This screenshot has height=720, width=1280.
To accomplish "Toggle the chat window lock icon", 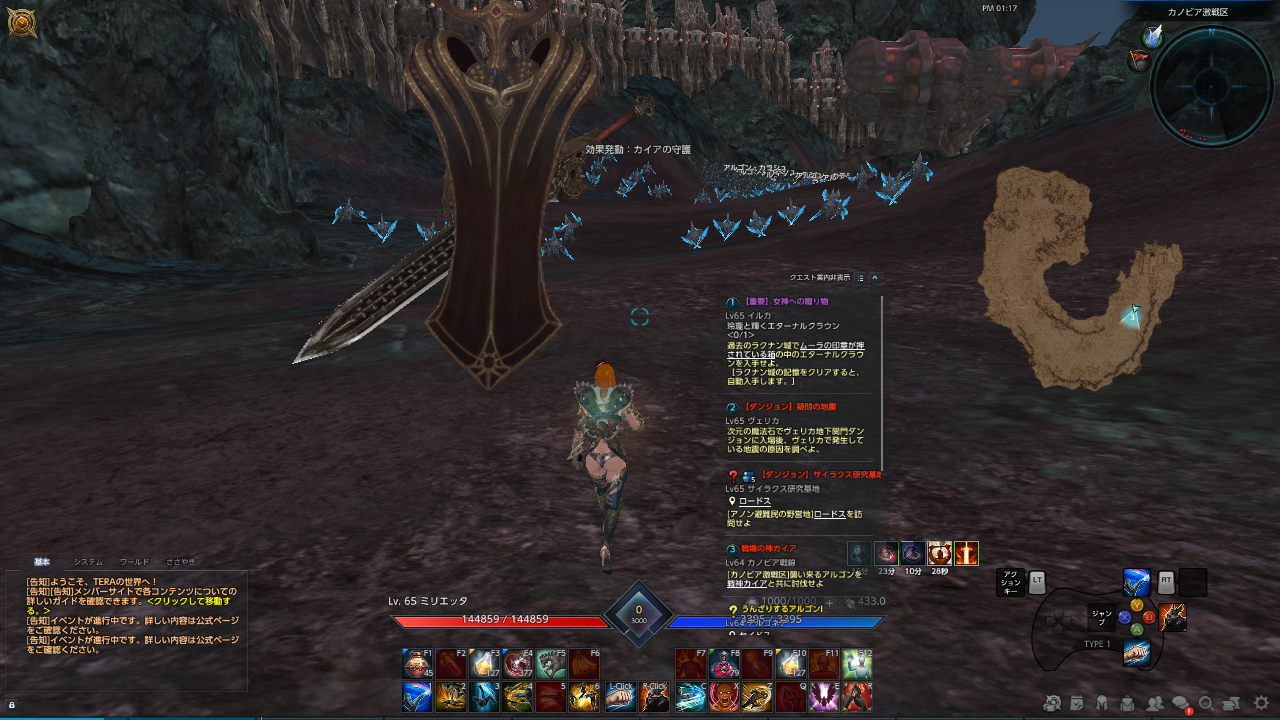I will (x=12, y=704).
